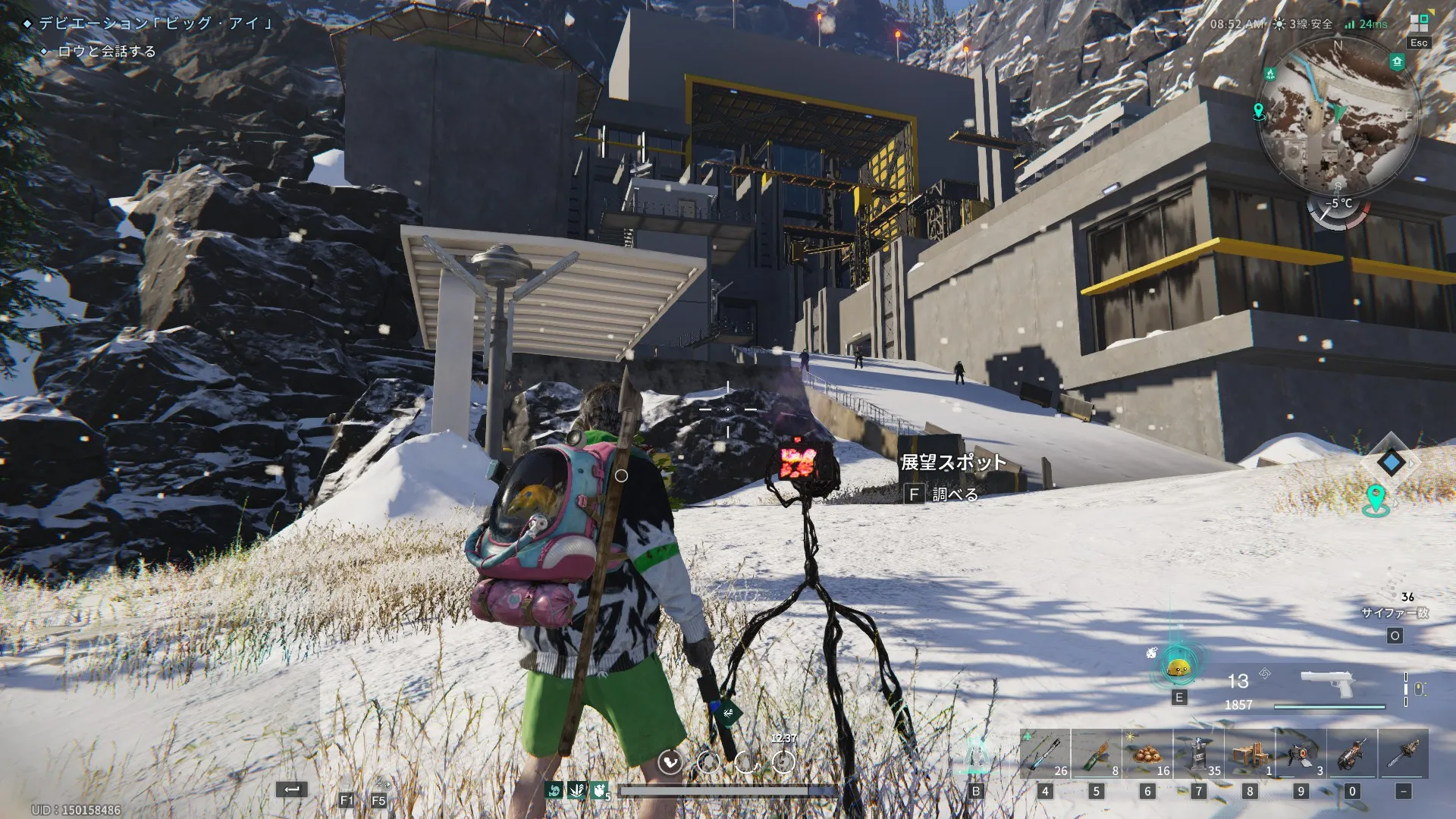The image size is (1456, 819).
Task: Select the metal canister slot with 35
Action: 1198,754
